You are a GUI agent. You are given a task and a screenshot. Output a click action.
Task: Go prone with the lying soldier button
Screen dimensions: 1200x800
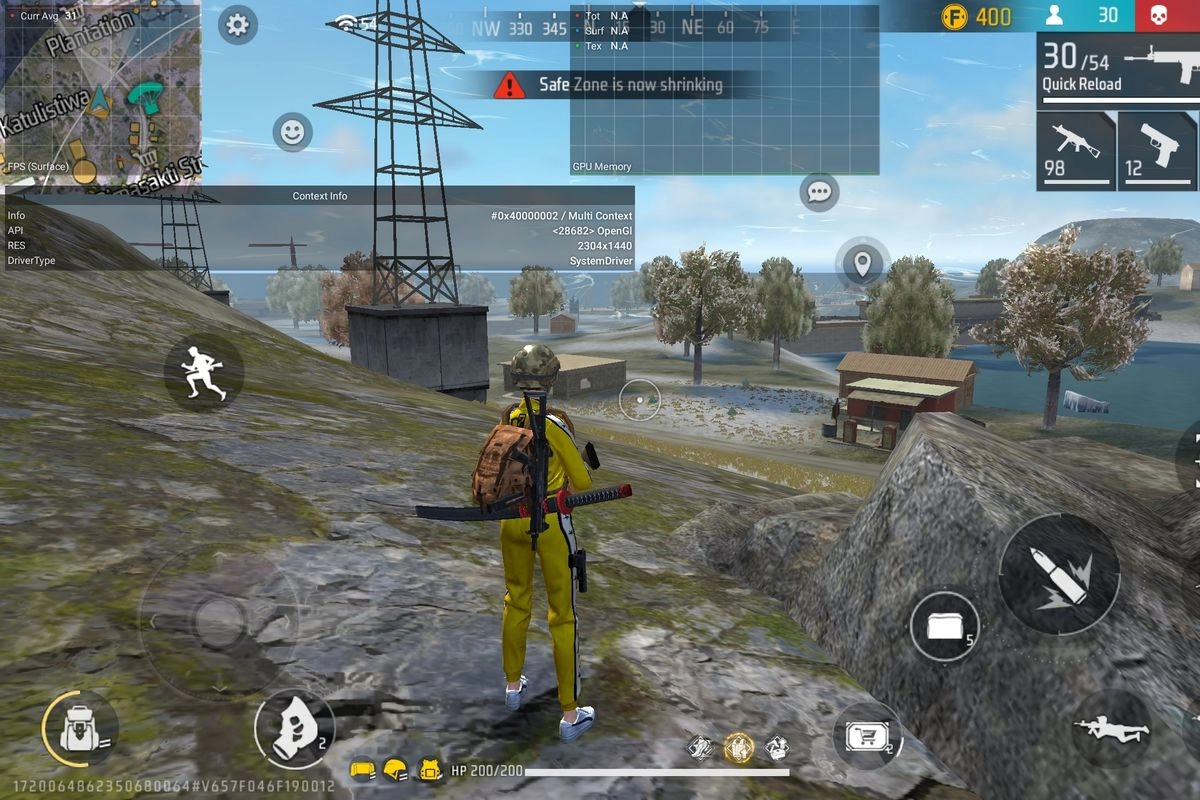pyautogui.click(x=1110, y=728)
